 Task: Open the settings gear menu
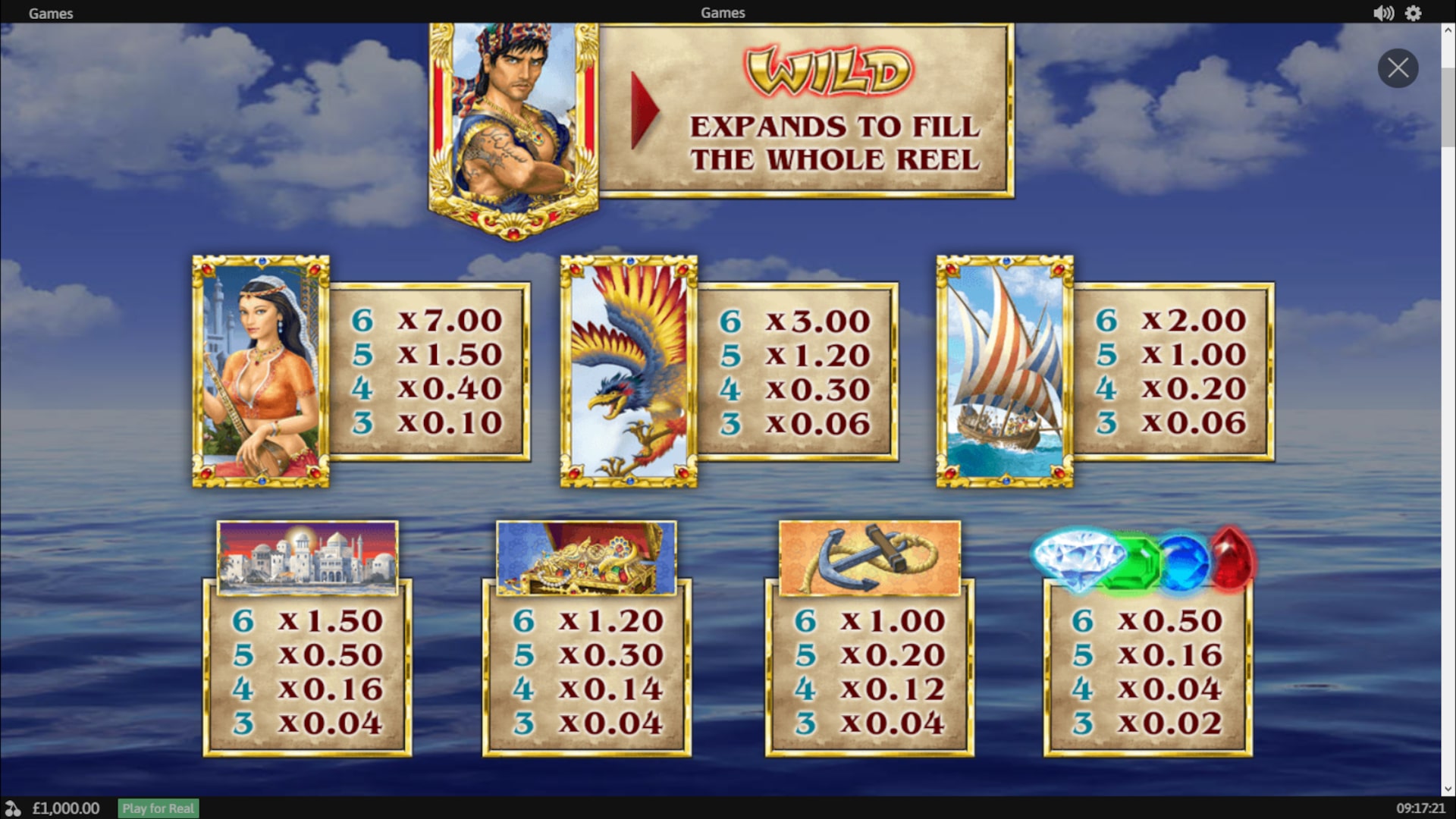[1414, 13]
